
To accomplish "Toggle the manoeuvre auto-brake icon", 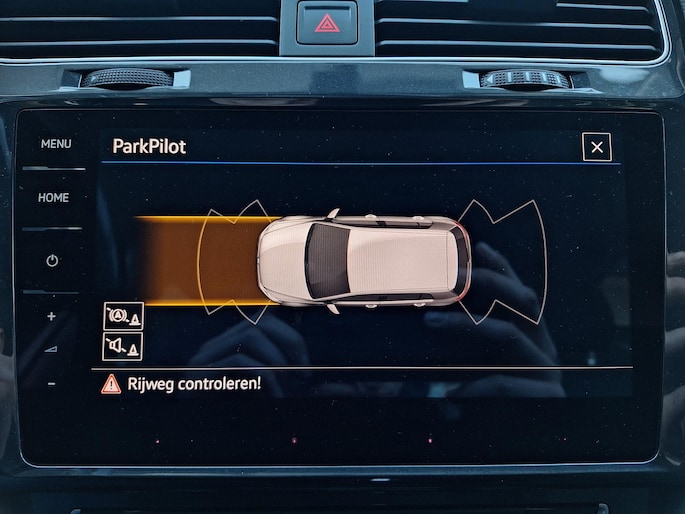I will pos(123,317).
